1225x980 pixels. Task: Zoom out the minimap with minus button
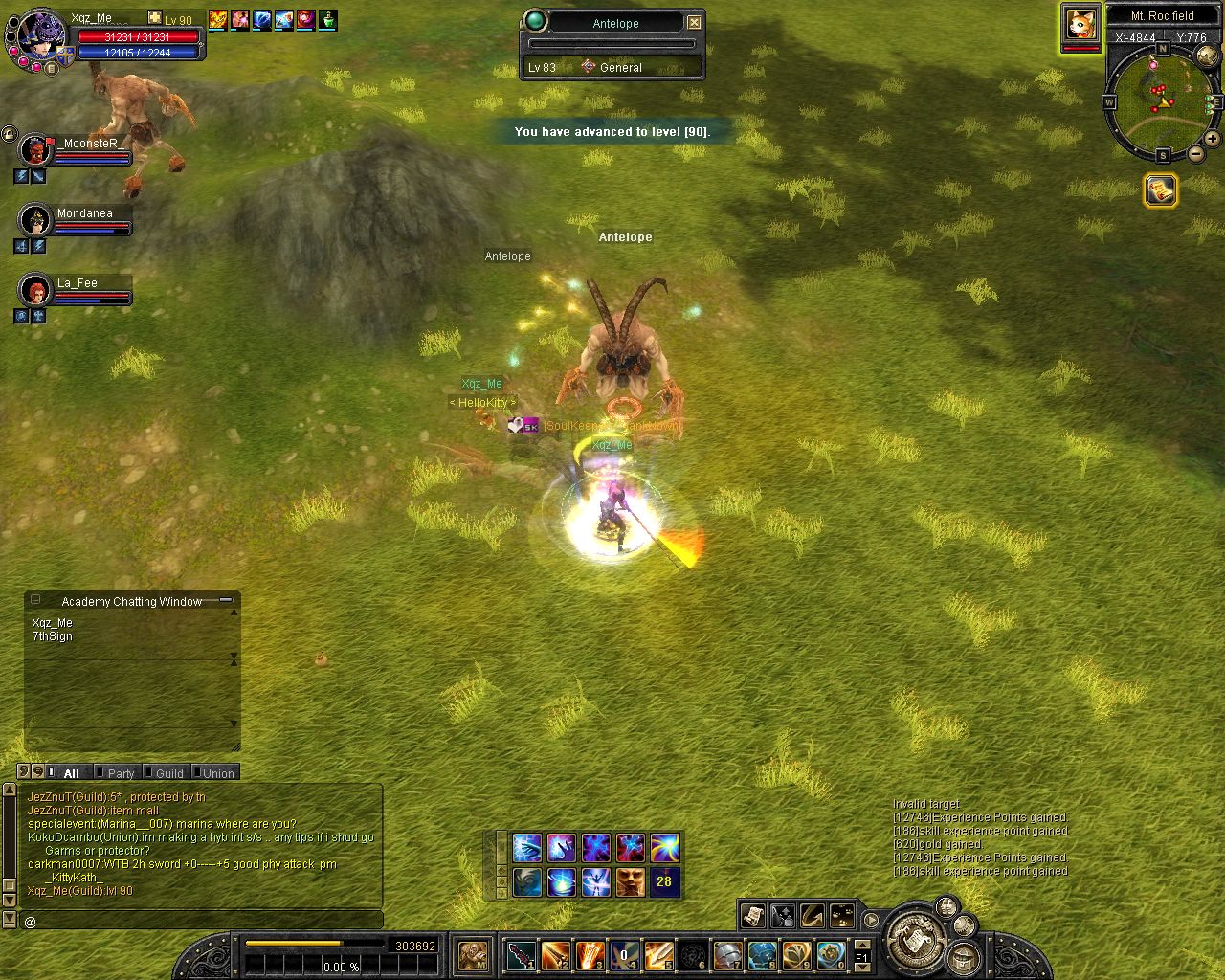(x=1196, y=154)
